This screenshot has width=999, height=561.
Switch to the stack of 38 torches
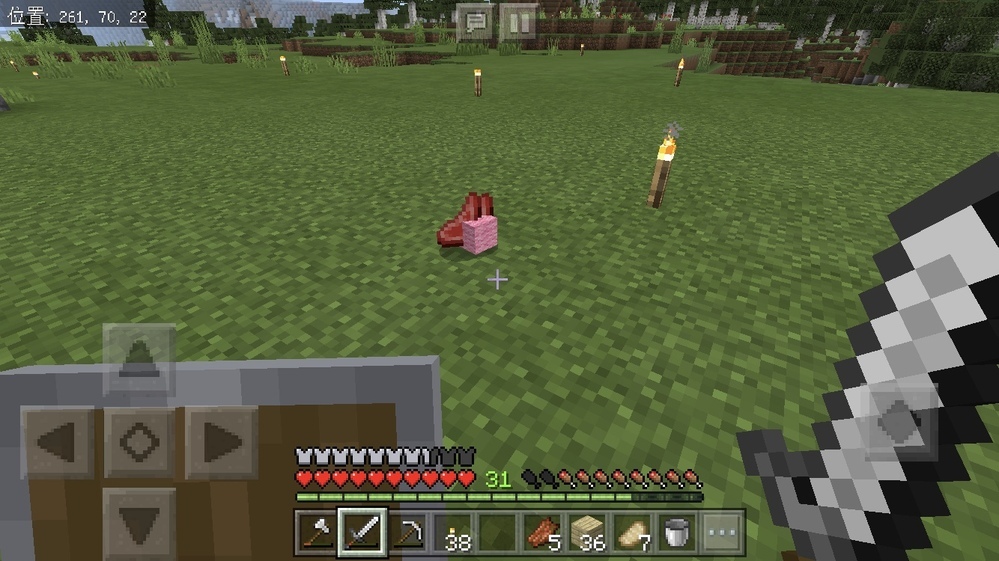click(x=455, y=531)
